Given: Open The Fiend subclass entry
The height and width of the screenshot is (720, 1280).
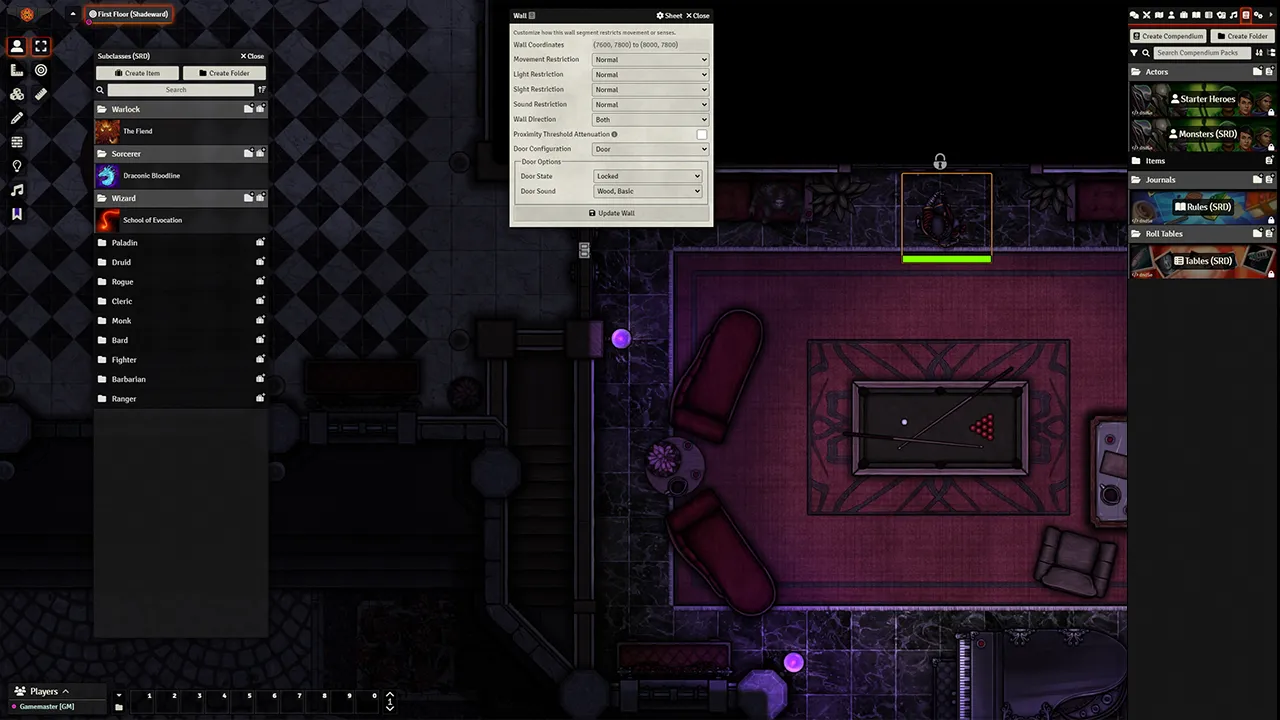Looking at the screenshot, I should [x=137, y=131].
